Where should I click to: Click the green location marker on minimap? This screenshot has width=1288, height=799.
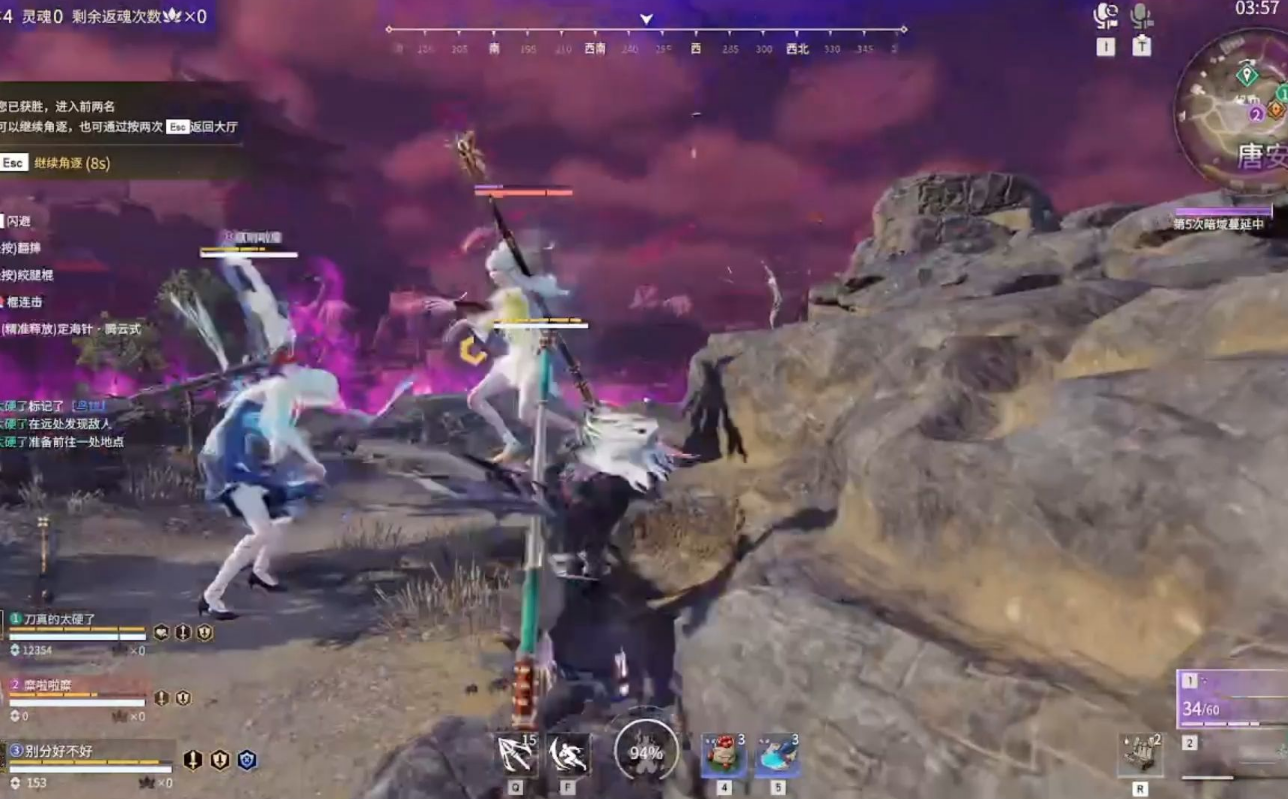click(1246, 75)
